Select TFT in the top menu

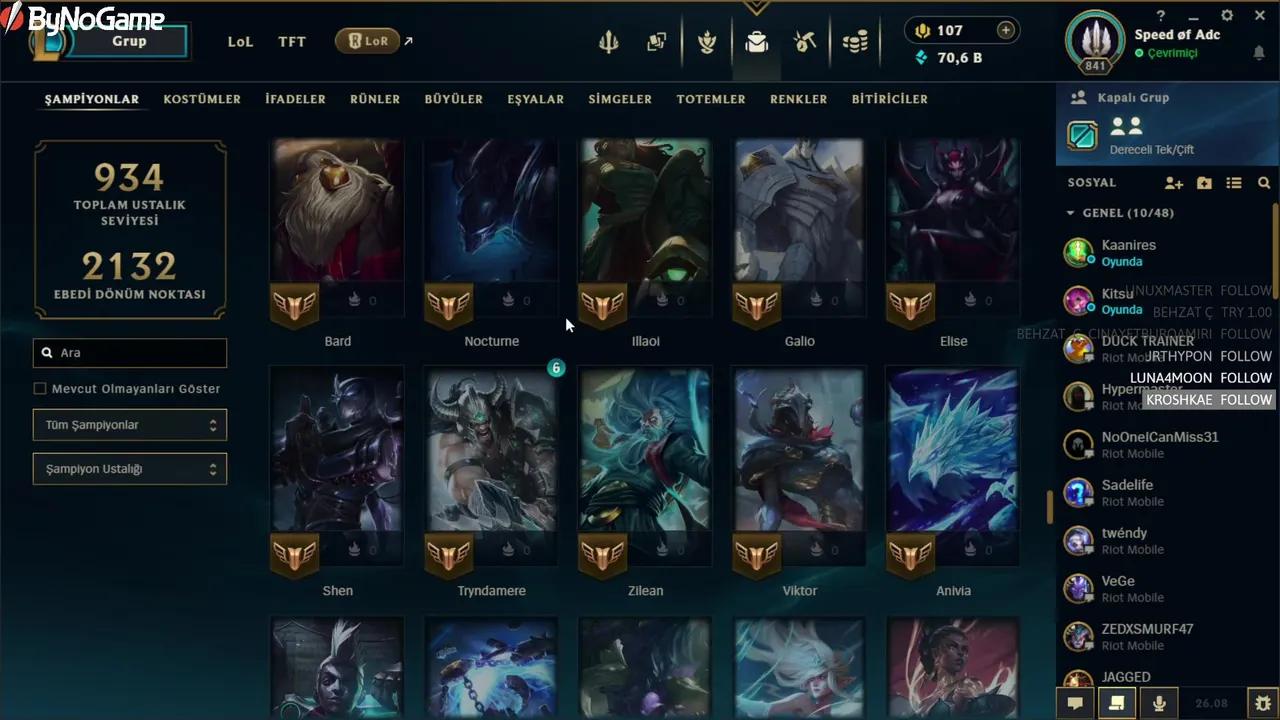point(291,41)
